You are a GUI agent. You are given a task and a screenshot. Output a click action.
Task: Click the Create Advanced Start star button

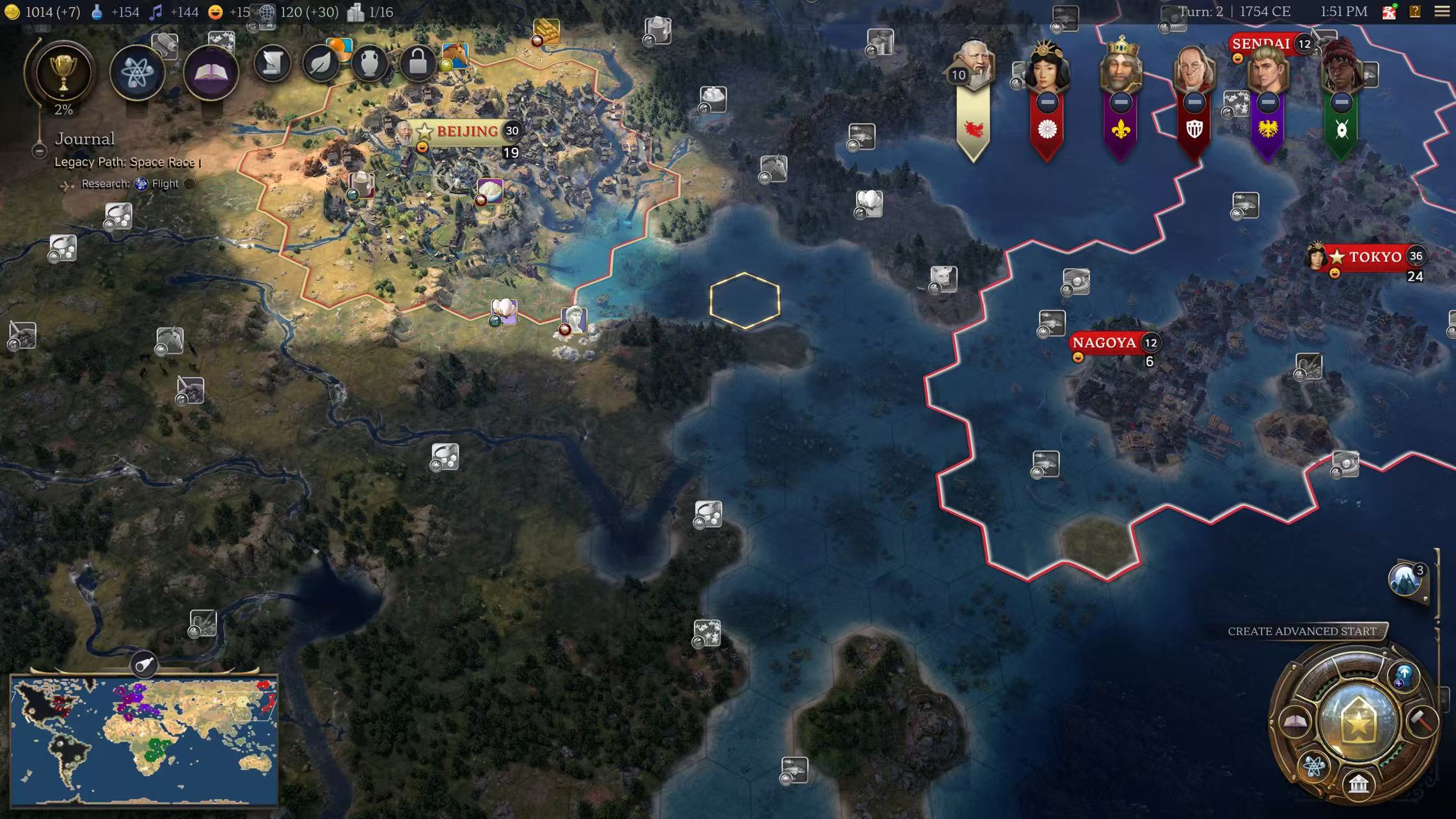click(x=1358, y=721)
